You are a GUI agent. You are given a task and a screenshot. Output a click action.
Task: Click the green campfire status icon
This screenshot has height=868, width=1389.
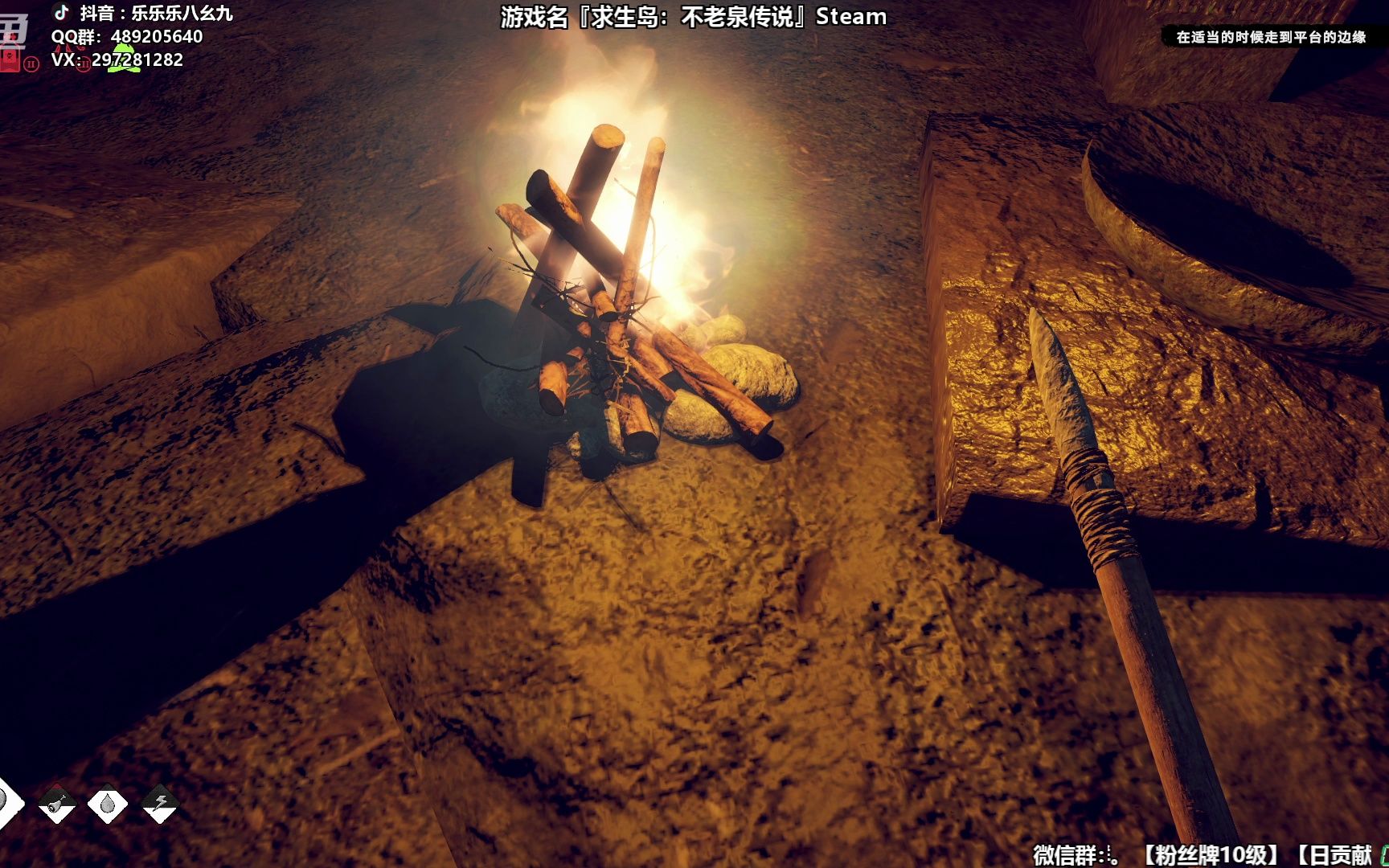pos(125,59)
